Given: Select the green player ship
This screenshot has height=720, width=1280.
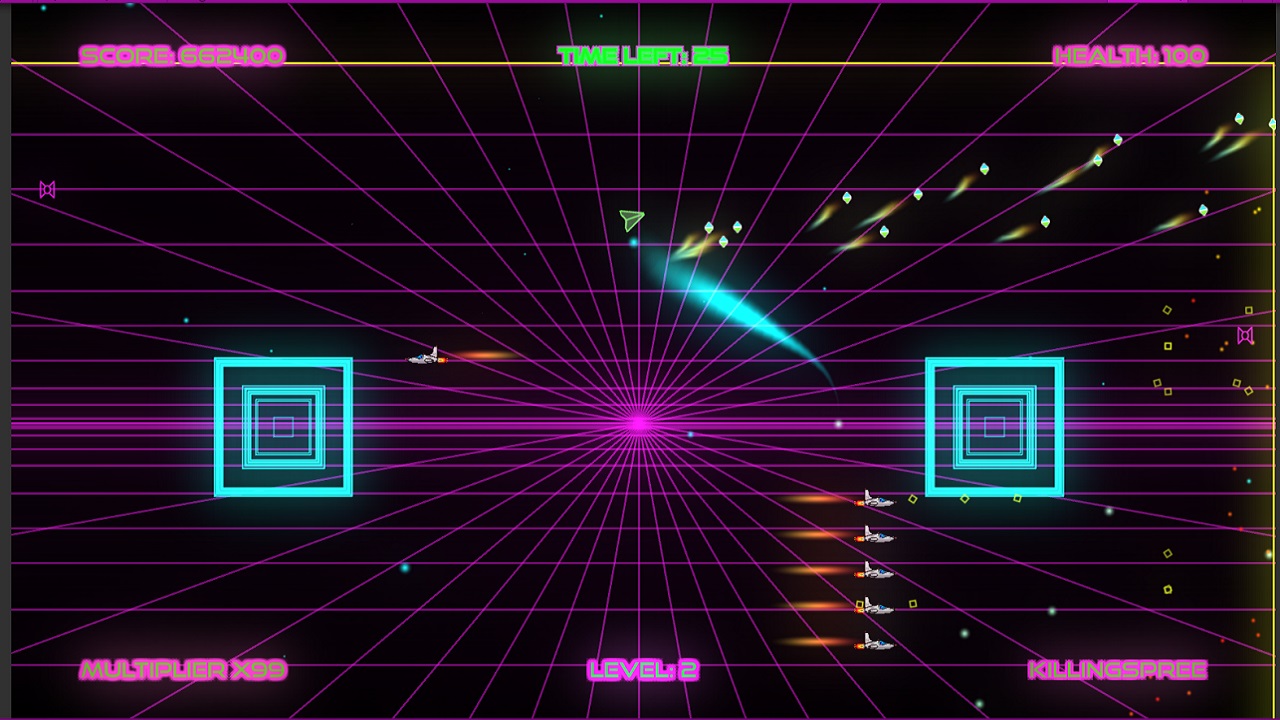Looking at the screenshot, I should click(630, 218).
